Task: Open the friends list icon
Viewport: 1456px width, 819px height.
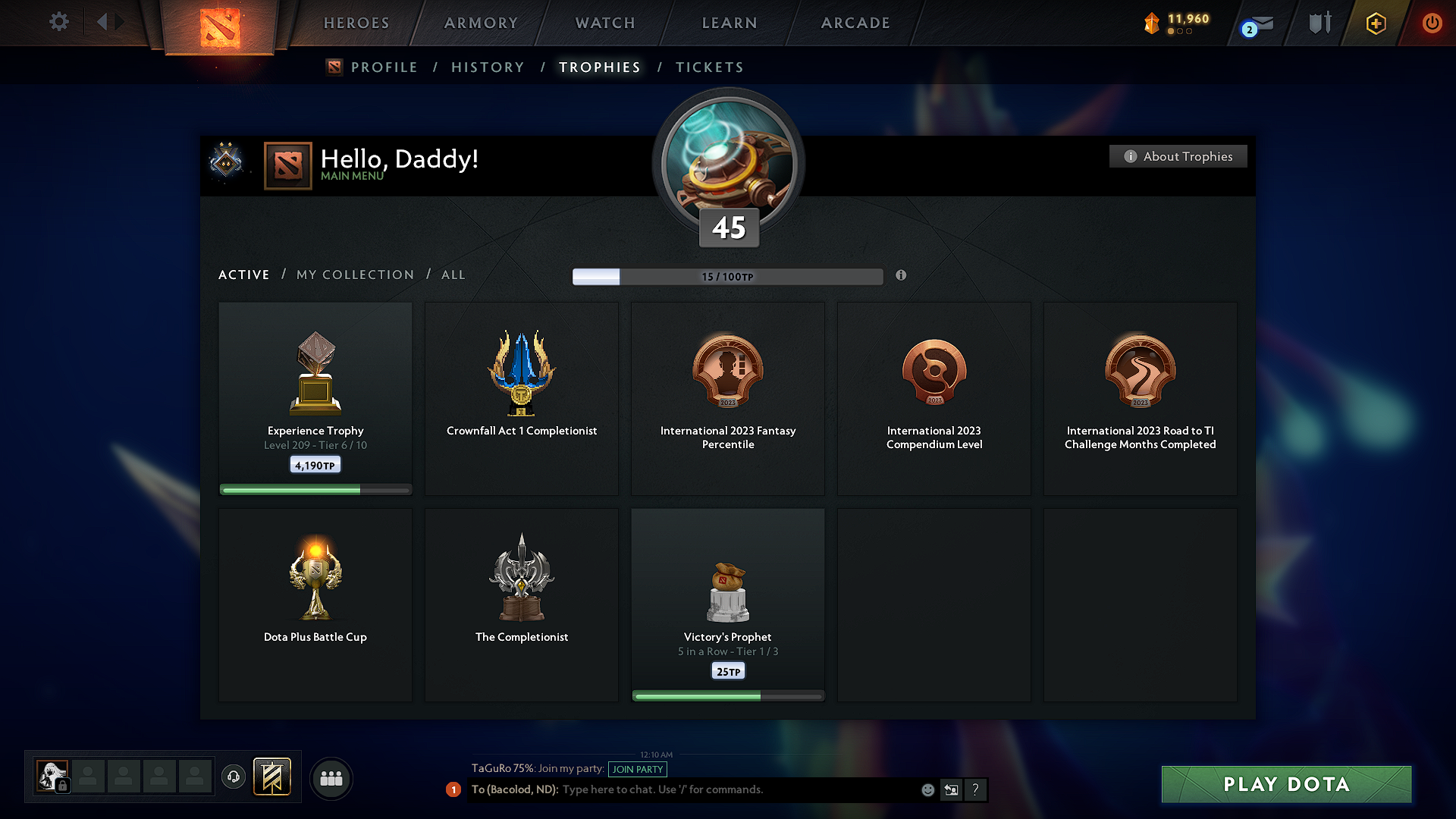Action: click(331, 778)
